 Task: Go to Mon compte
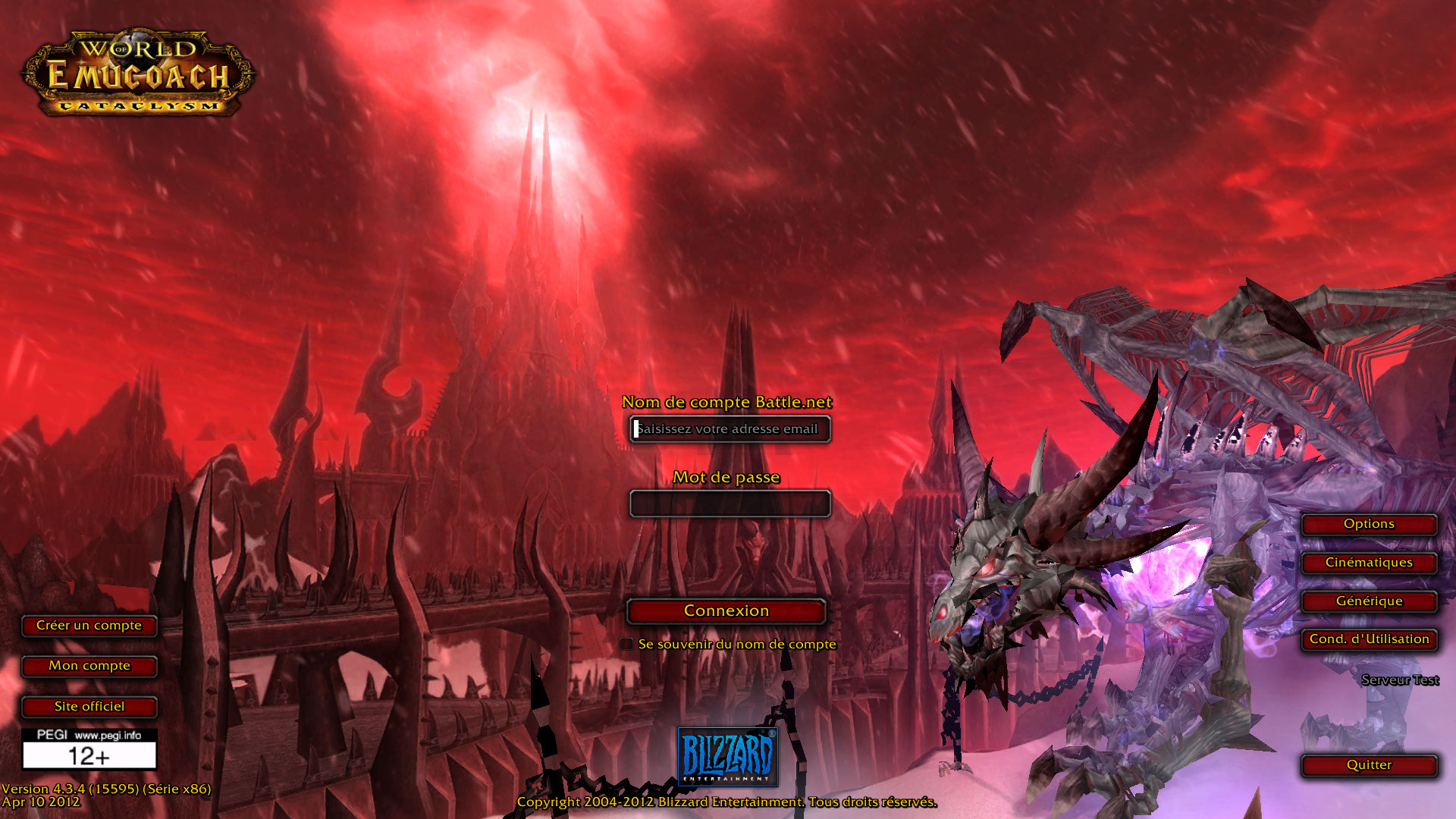(89, 666)
